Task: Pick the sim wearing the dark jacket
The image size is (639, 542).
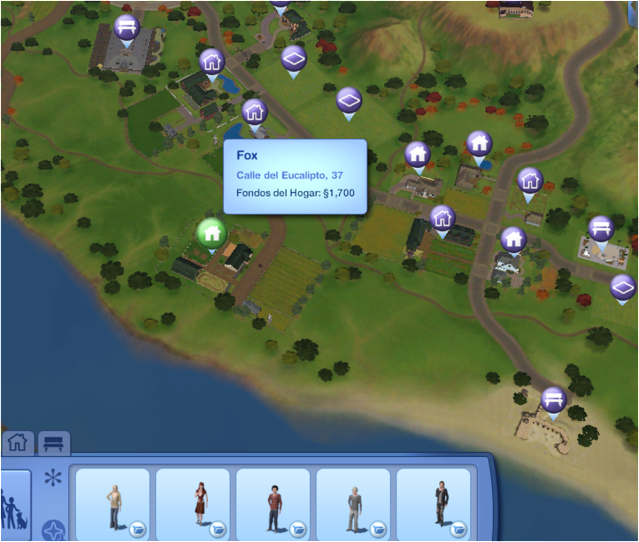Action: [433, 505]
